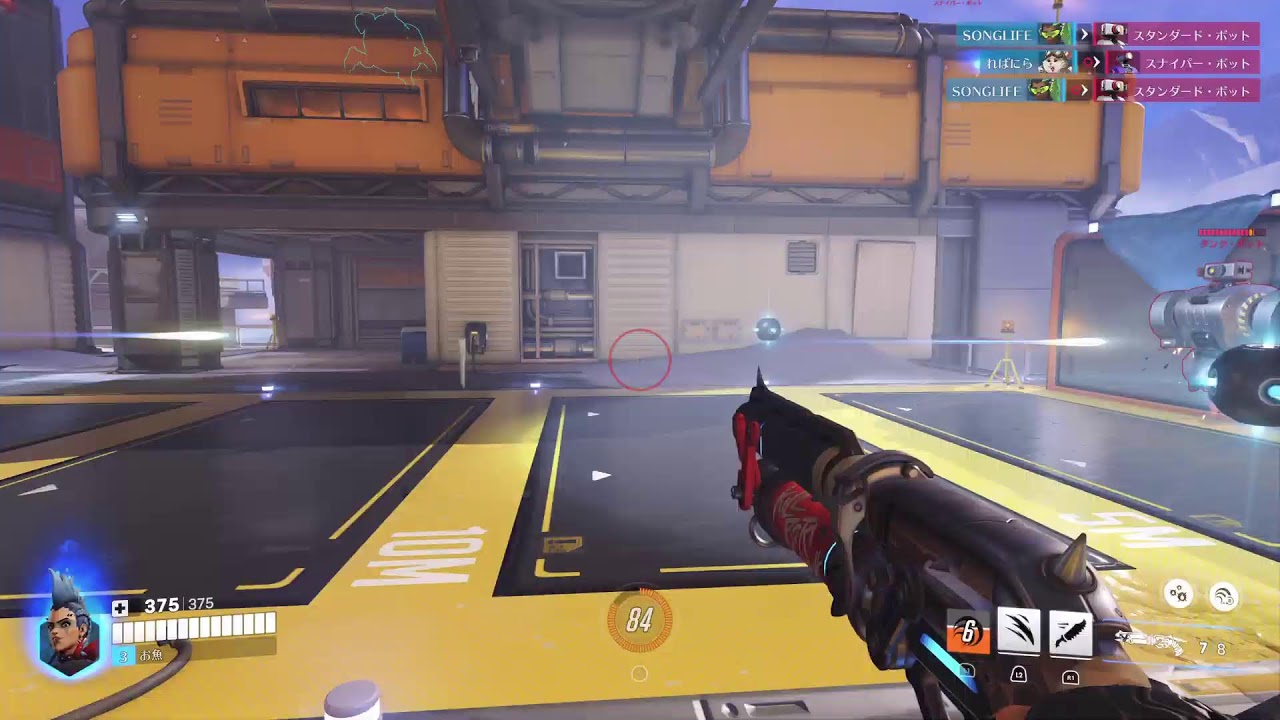
Task: Expand the chevron in the top SONGLIFE kill entry
Action: pos(1085,34)
